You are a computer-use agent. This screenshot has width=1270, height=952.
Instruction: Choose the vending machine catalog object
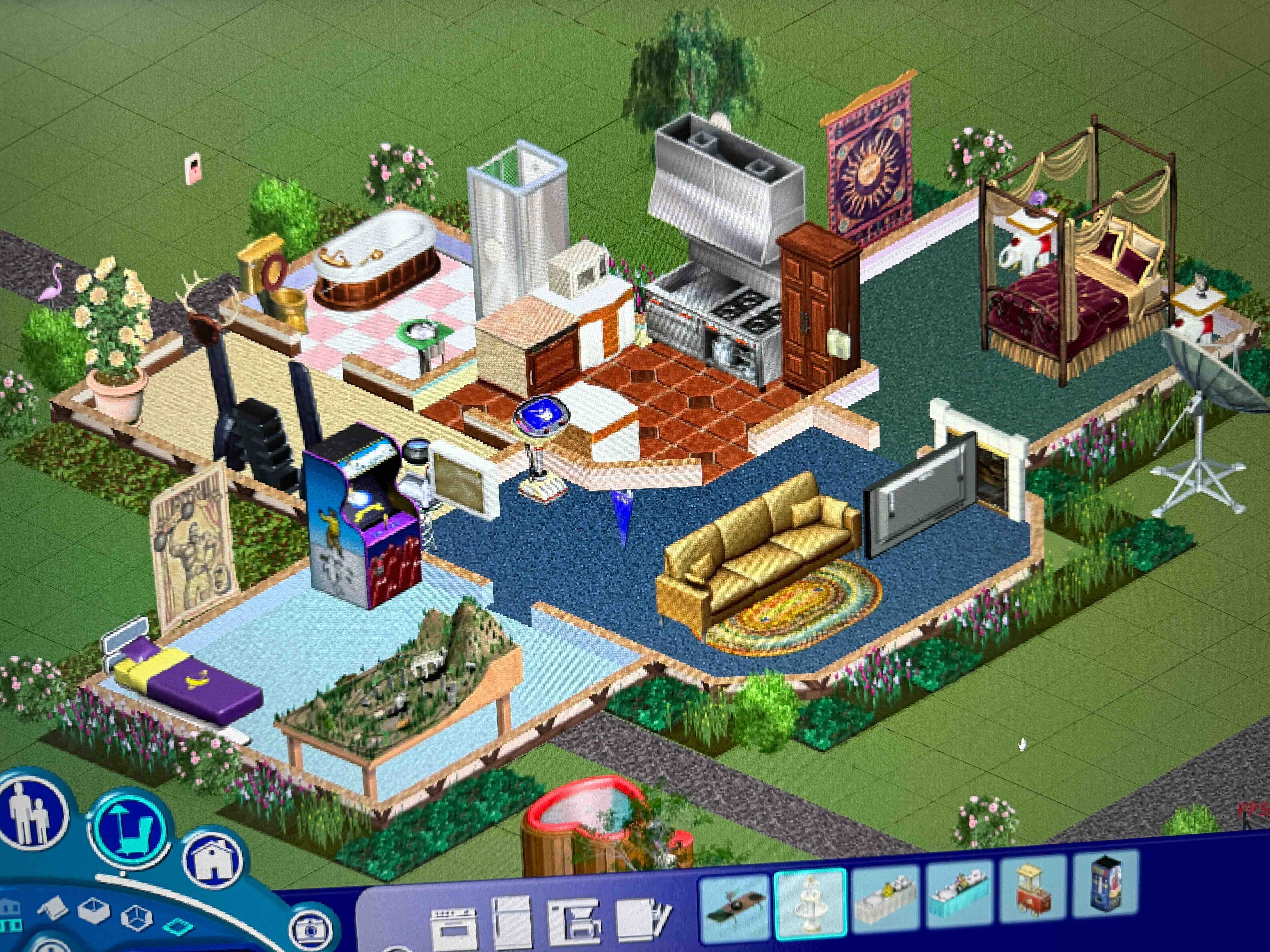(1106, 888)
